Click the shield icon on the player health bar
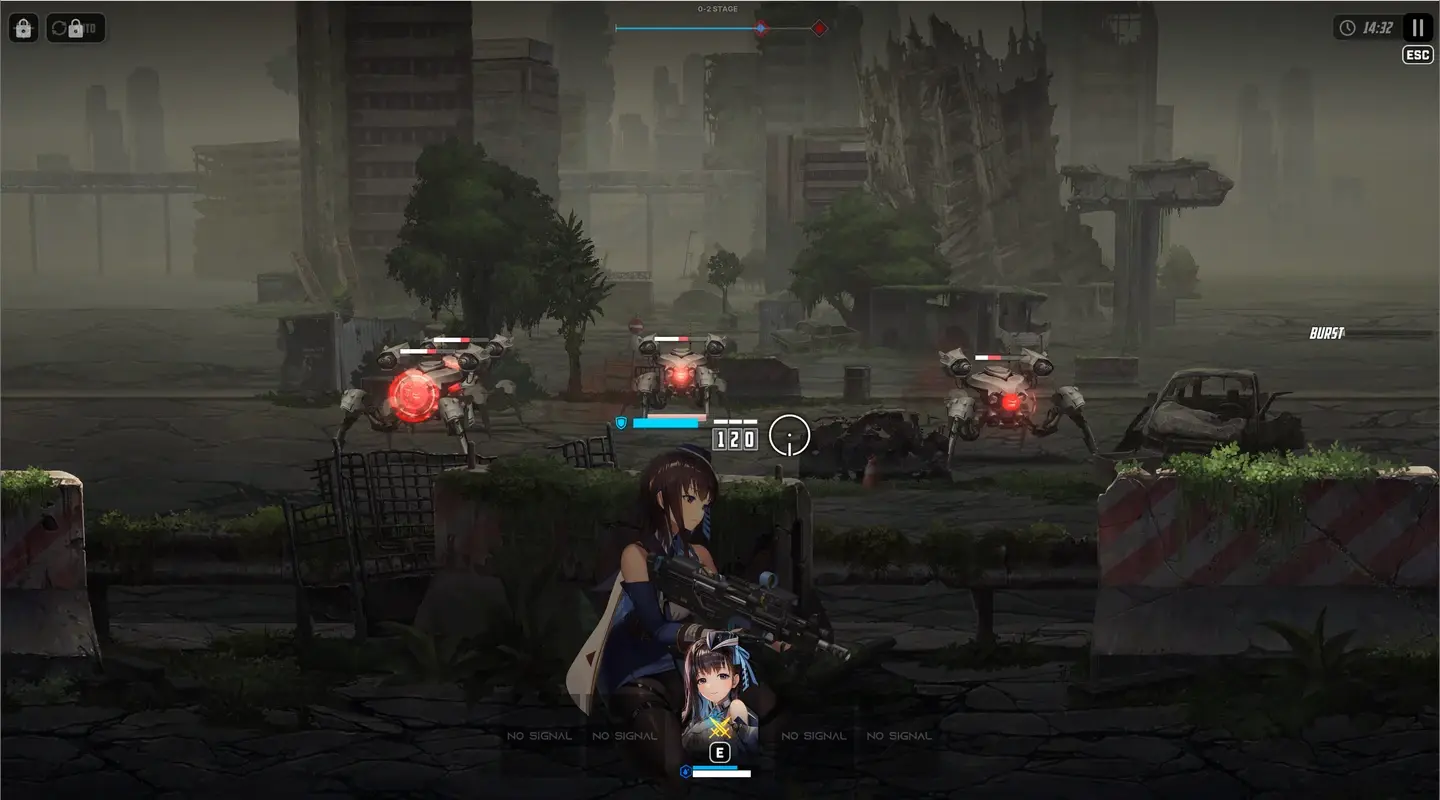This screenshot has width=1440, height=800. point(620,423)
